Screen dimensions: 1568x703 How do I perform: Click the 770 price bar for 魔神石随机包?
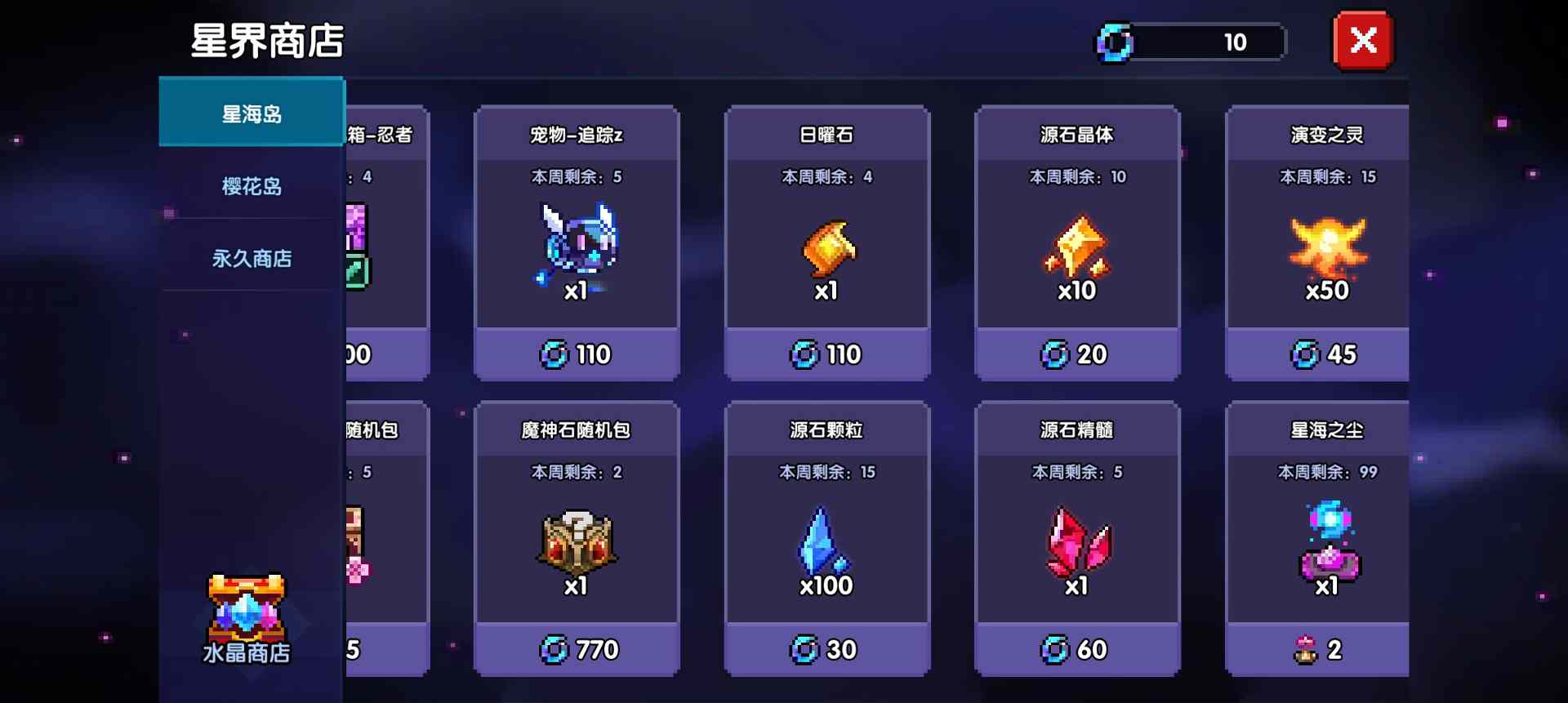click(x=577, y=649)
